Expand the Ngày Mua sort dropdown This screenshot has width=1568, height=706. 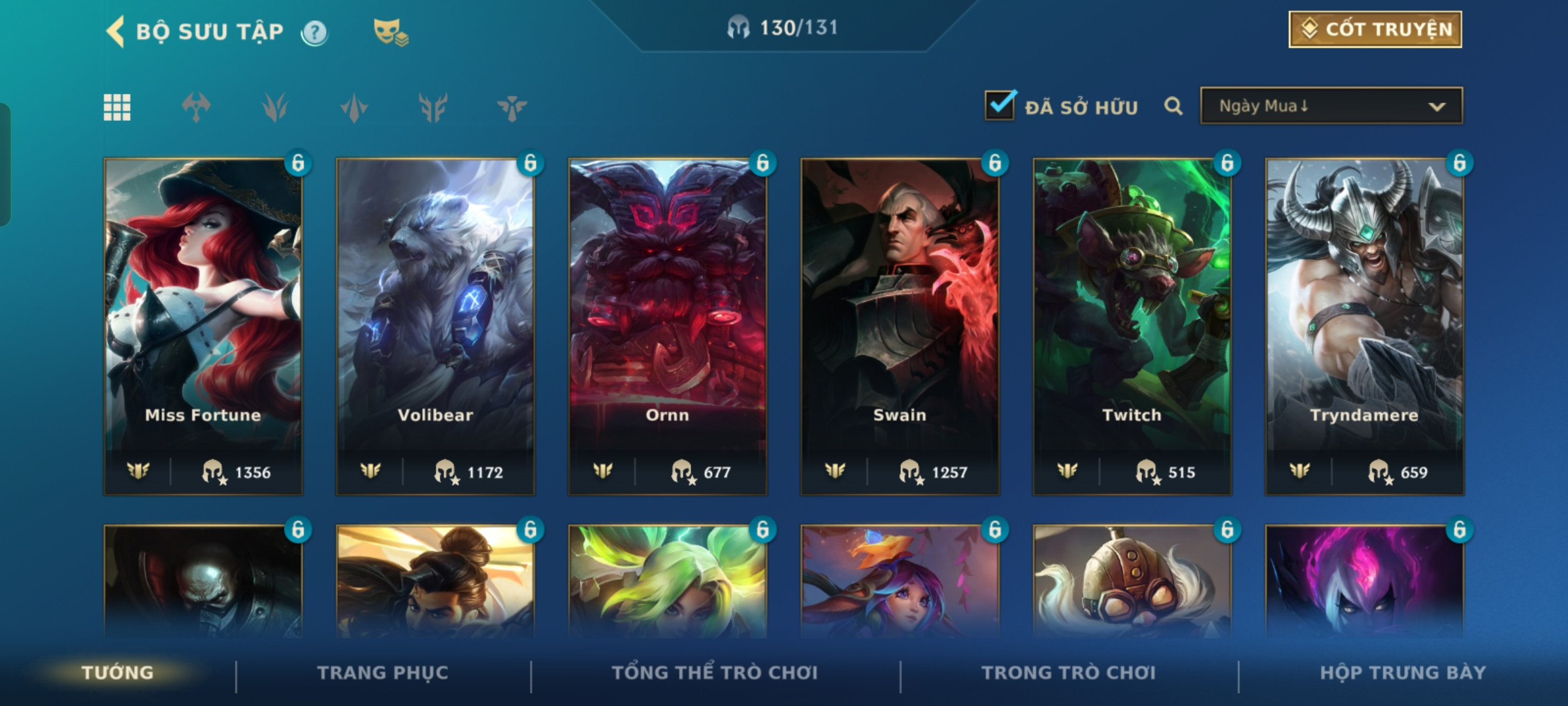tap(1331, 106)
